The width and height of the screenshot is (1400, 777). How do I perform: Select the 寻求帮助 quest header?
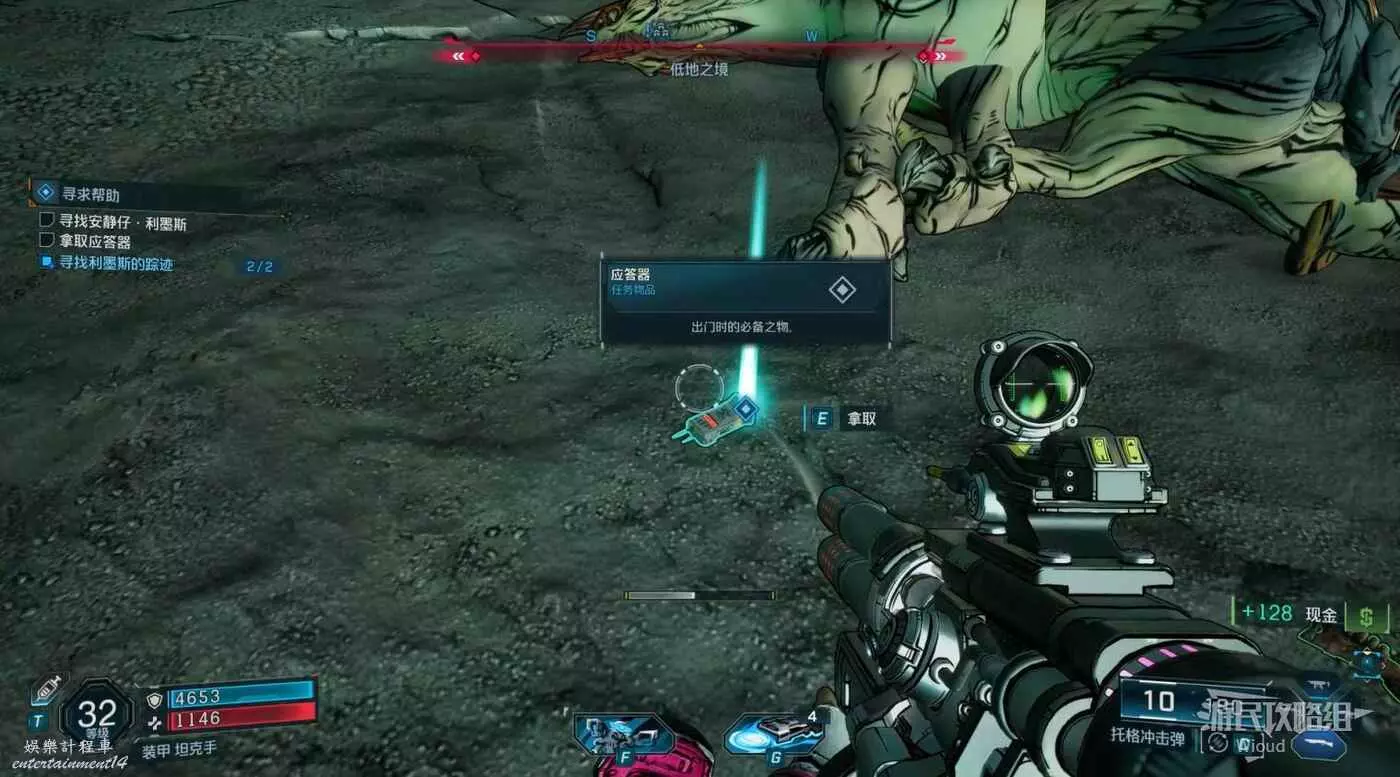[90, 194]
